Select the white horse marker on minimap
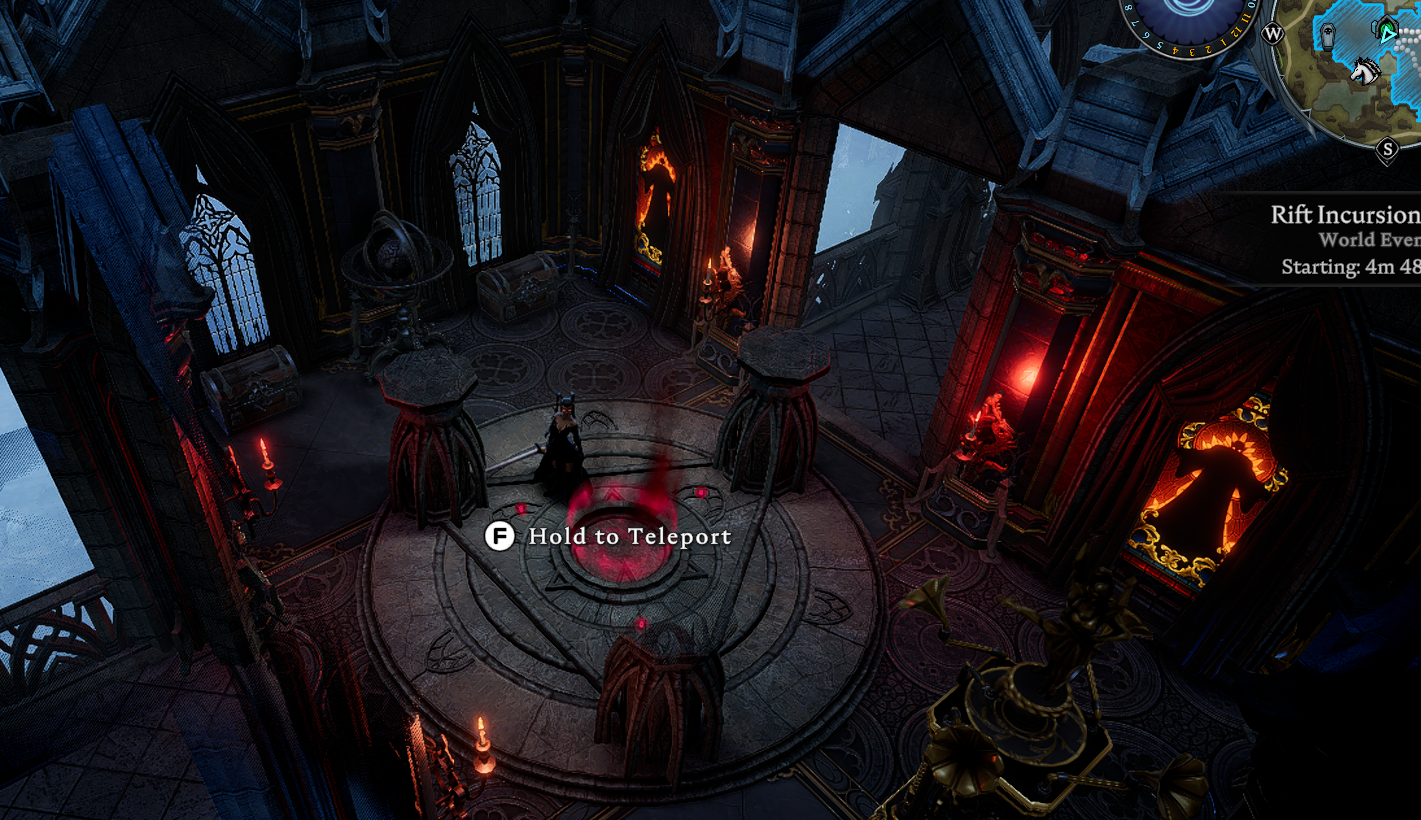The height and width of the screenshot is (820, 1421). tap(1364, 71)
